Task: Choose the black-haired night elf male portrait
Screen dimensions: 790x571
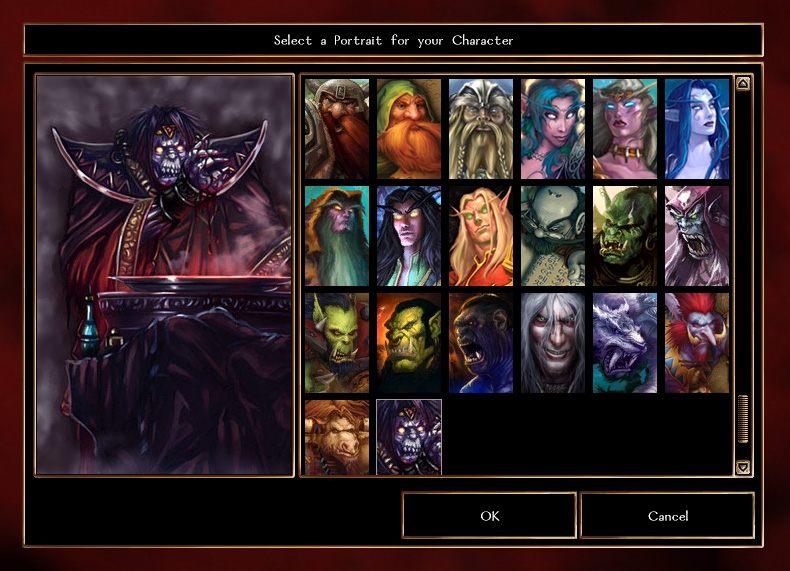Action: tap(409, 236)
